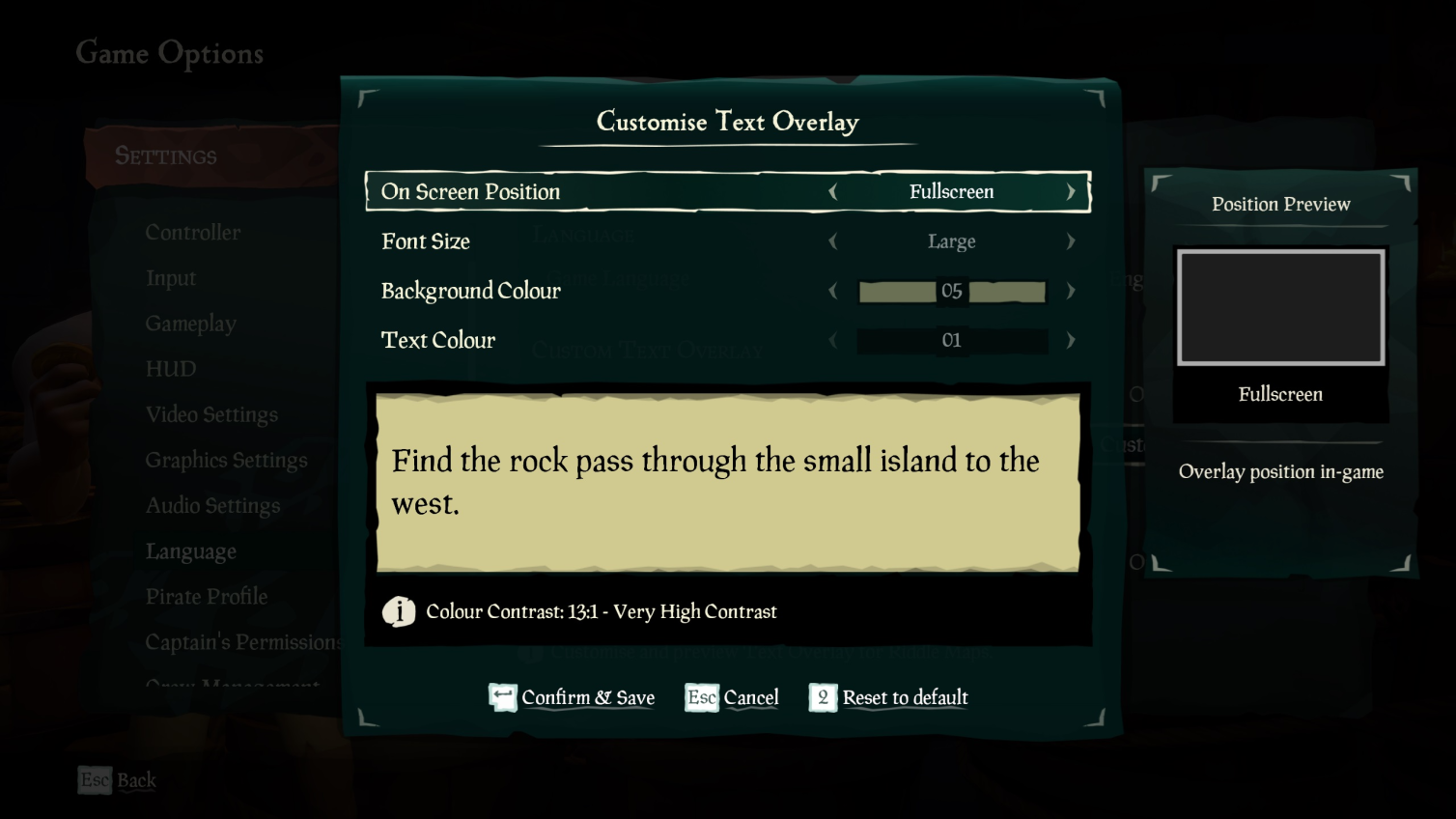1456x819 pixels.
Task: Click the Background Colour value slider bar
Action: 952,291
